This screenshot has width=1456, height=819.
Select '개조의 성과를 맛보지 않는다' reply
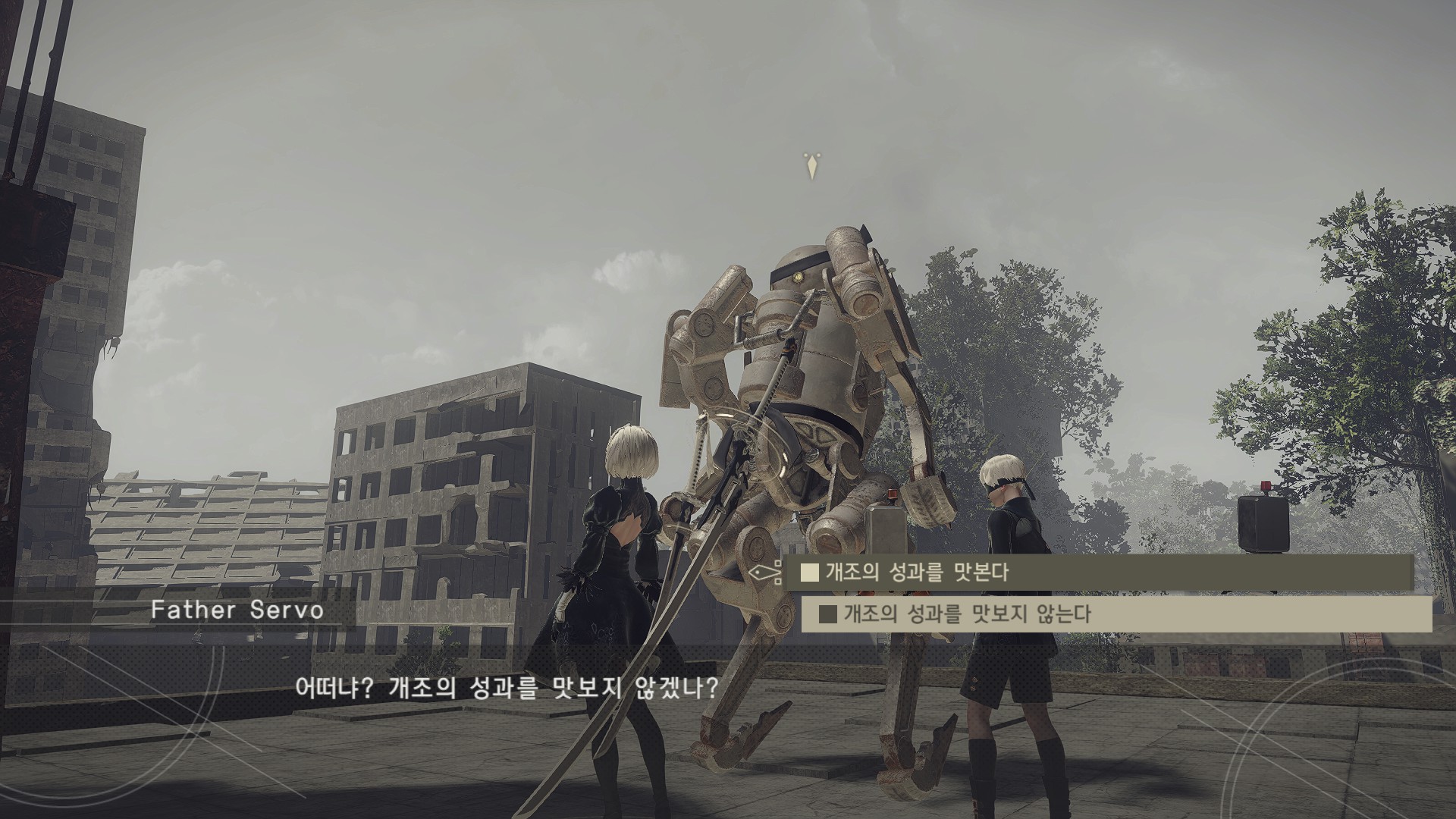pyautogui.click(x=1116, y=613)
